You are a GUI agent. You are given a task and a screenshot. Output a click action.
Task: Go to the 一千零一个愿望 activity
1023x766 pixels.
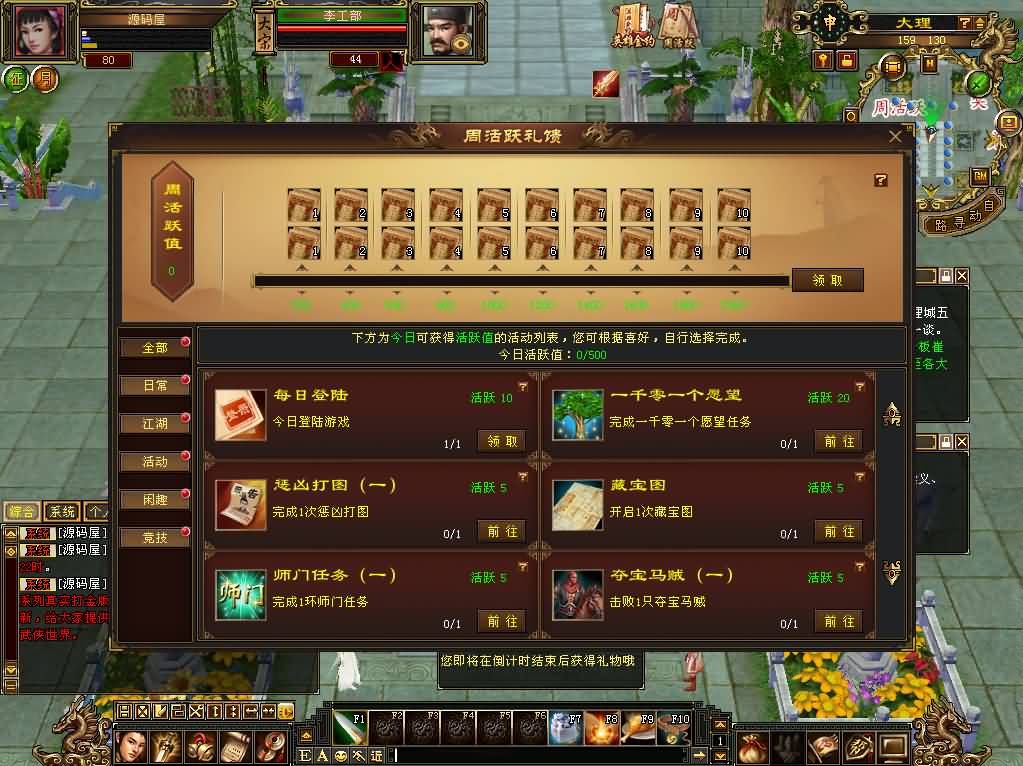click(x=839, y=441)
